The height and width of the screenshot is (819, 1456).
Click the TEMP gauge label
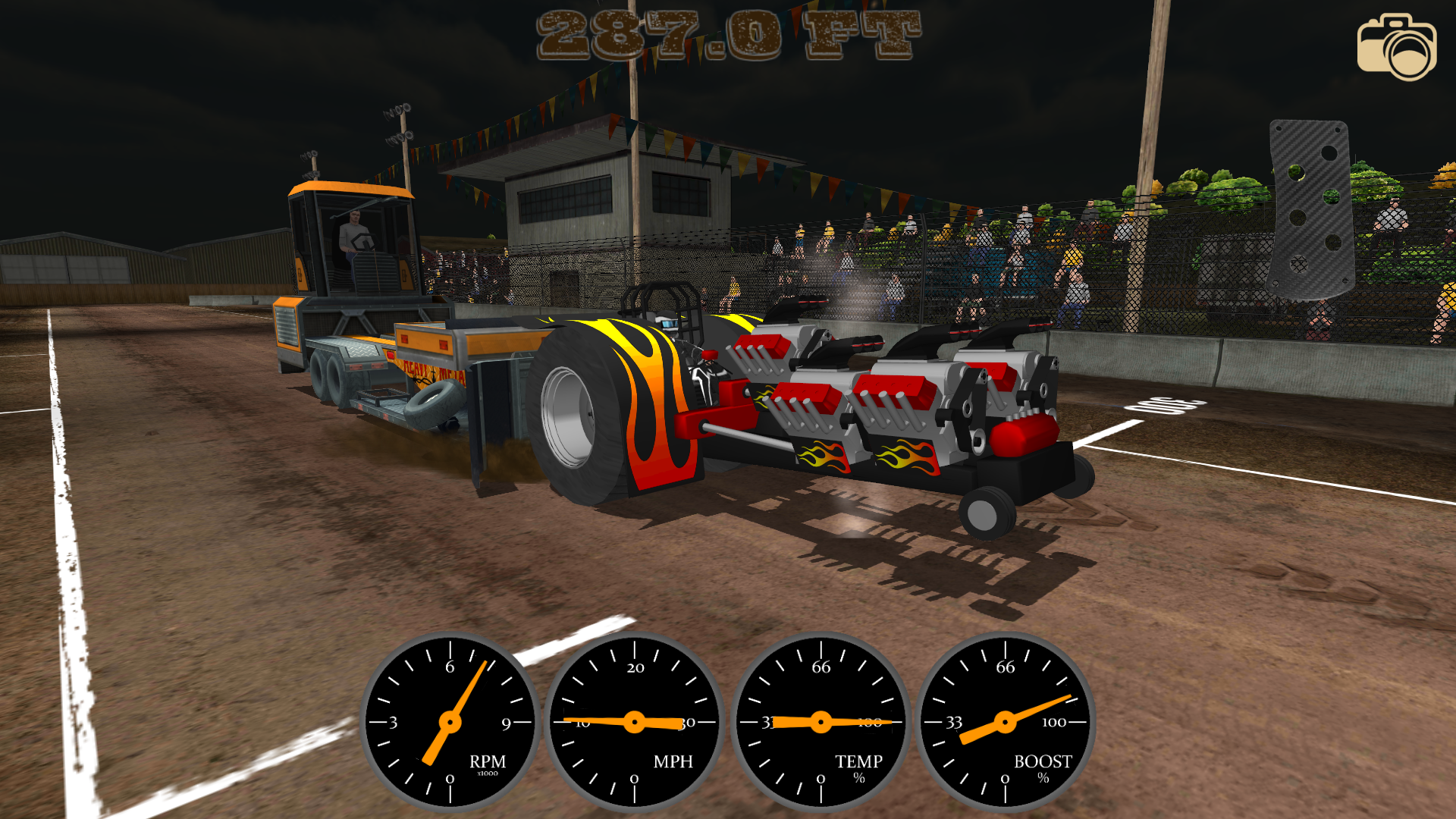click(x=858, y=760)
